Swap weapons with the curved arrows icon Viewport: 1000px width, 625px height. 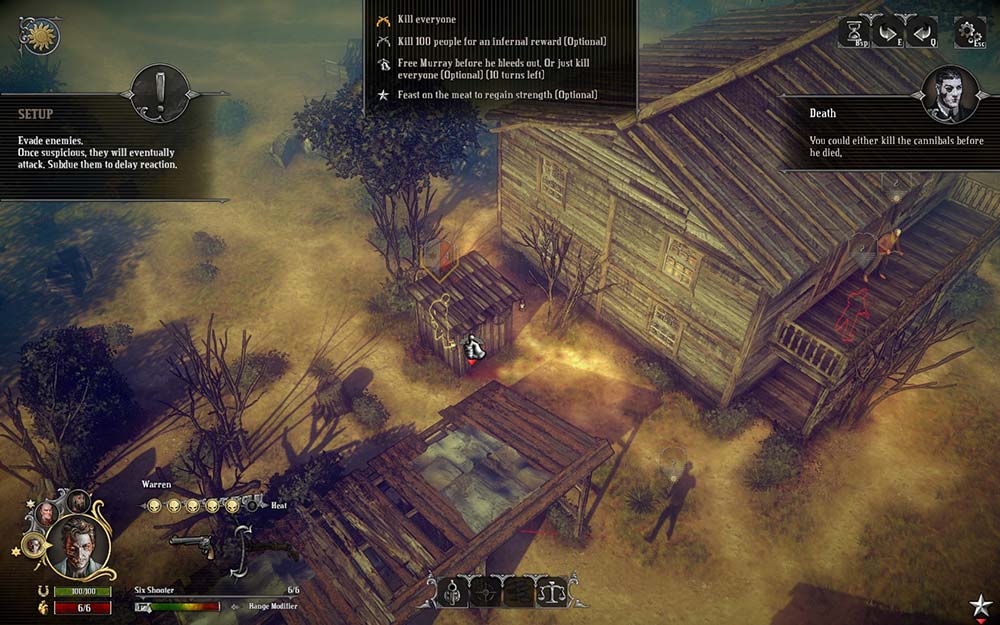[x=240, y=549]
